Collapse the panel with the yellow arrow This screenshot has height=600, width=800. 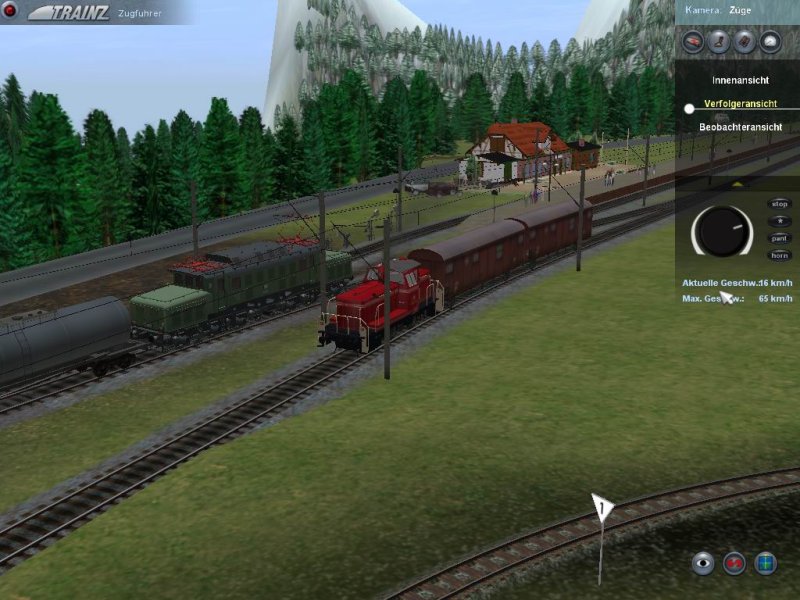738,184
